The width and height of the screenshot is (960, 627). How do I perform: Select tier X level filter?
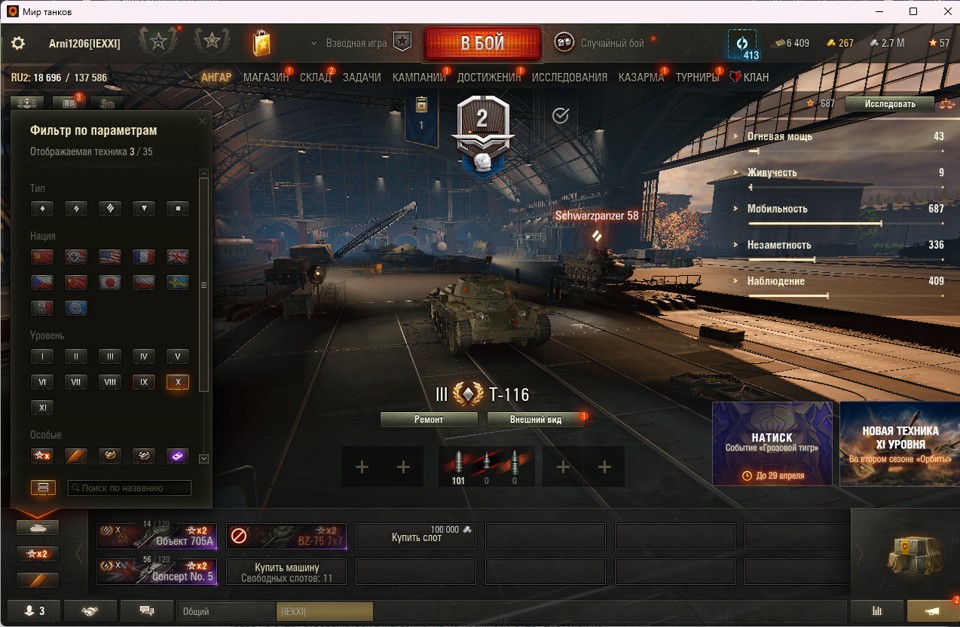[x=177, y=382]
